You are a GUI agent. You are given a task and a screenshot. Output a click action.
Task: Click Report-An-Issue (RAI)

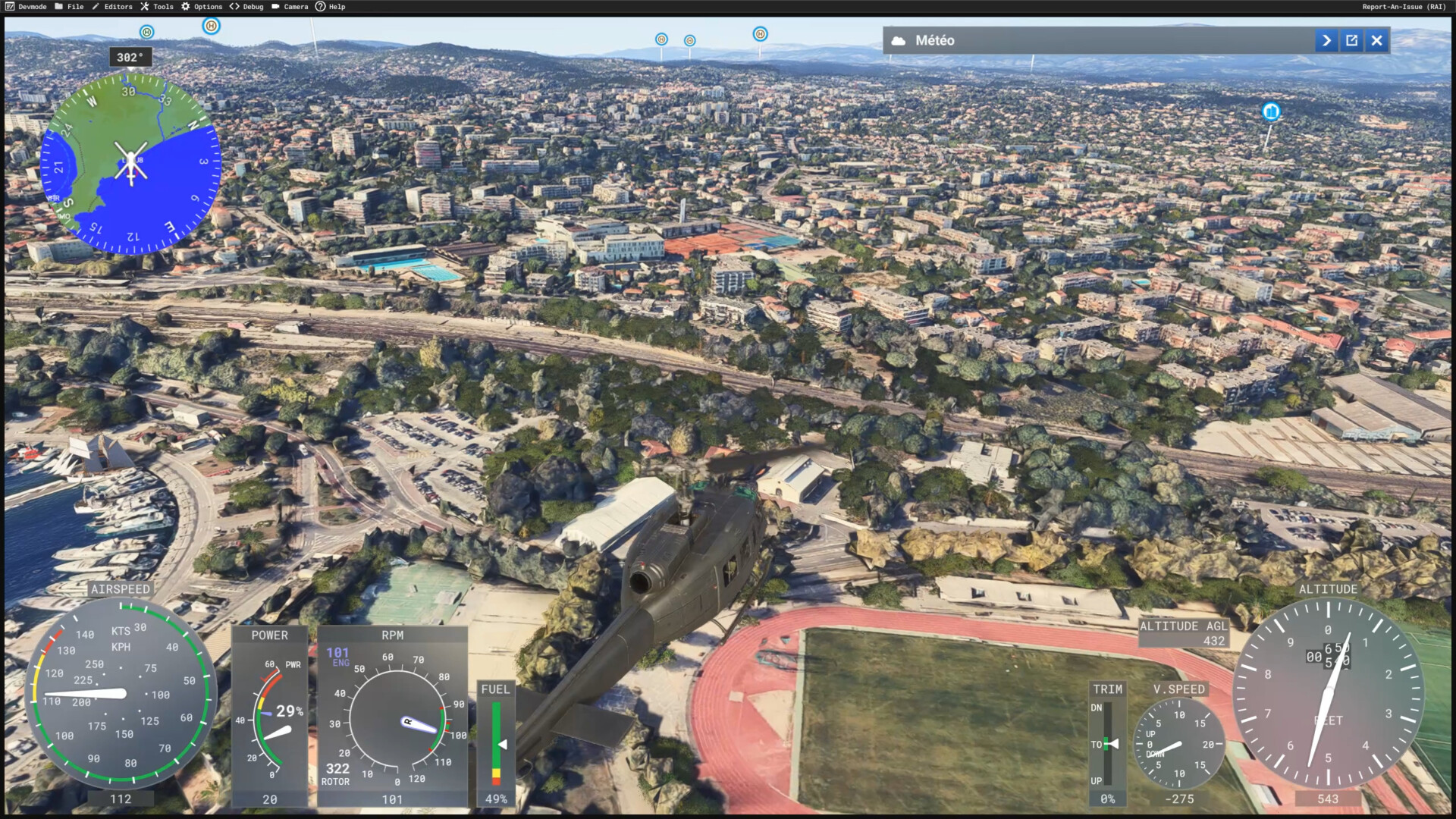pyautogui.click(x=1404, y=7)
